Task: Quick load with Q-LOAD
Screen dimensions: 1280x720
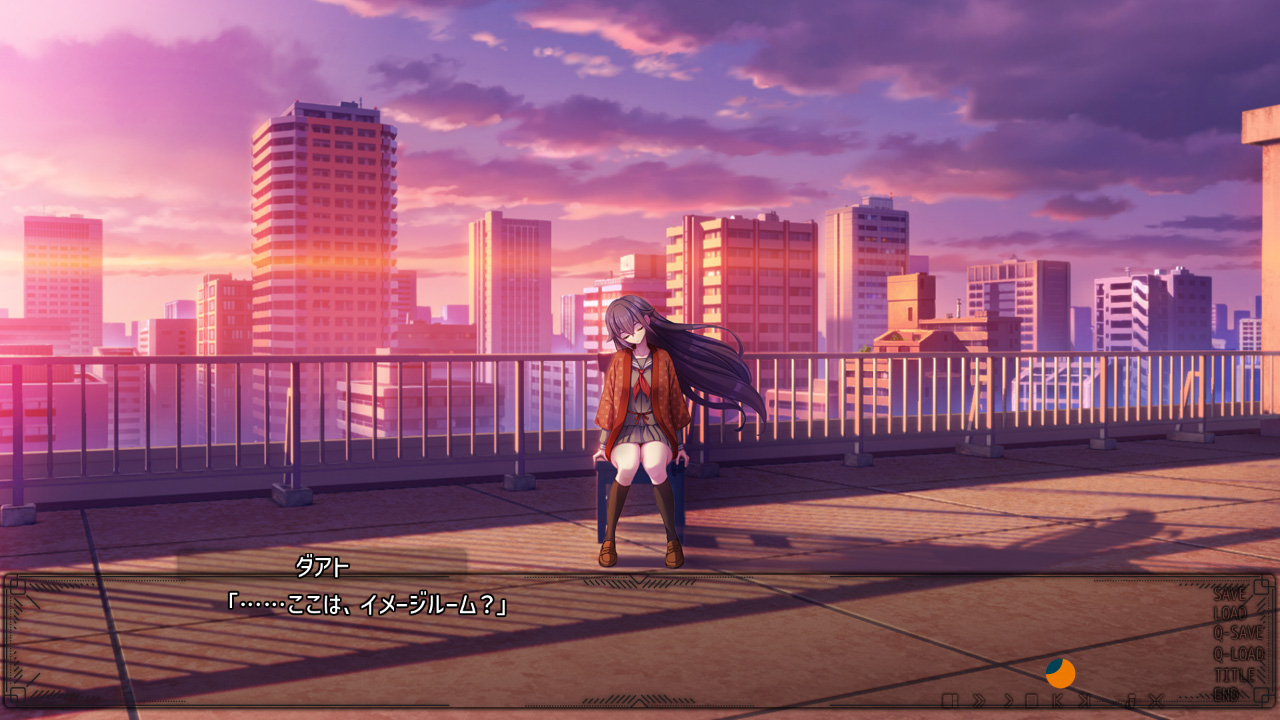Action: [1238, 654]
